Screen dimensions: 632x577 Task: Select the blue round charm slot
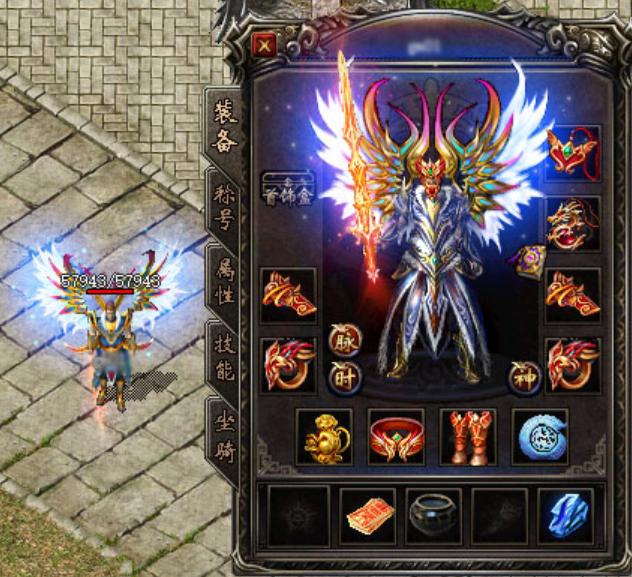[x=540, y=437]
